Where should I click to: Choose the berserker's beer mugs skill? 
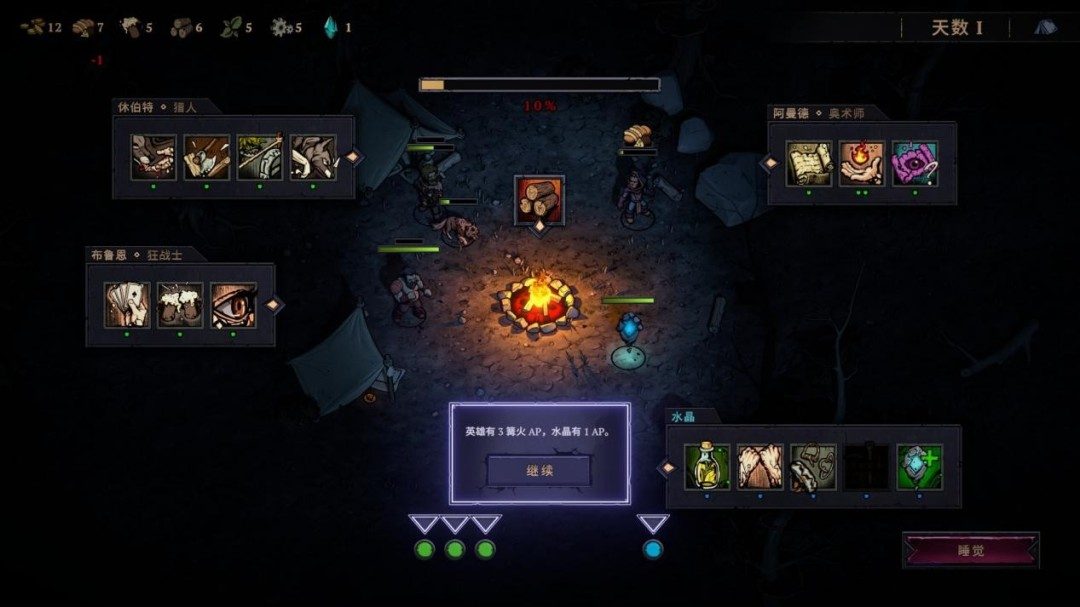click(180, 305)
